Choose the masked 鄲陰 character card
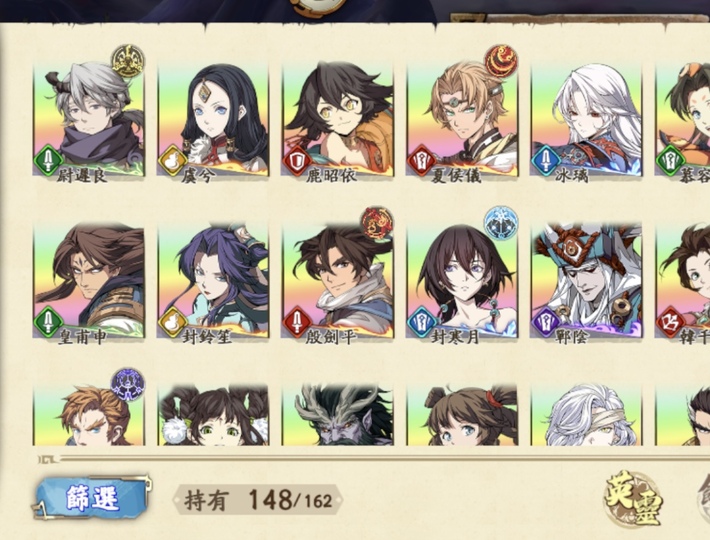This screenshot has height=540, width=710. 586,280
